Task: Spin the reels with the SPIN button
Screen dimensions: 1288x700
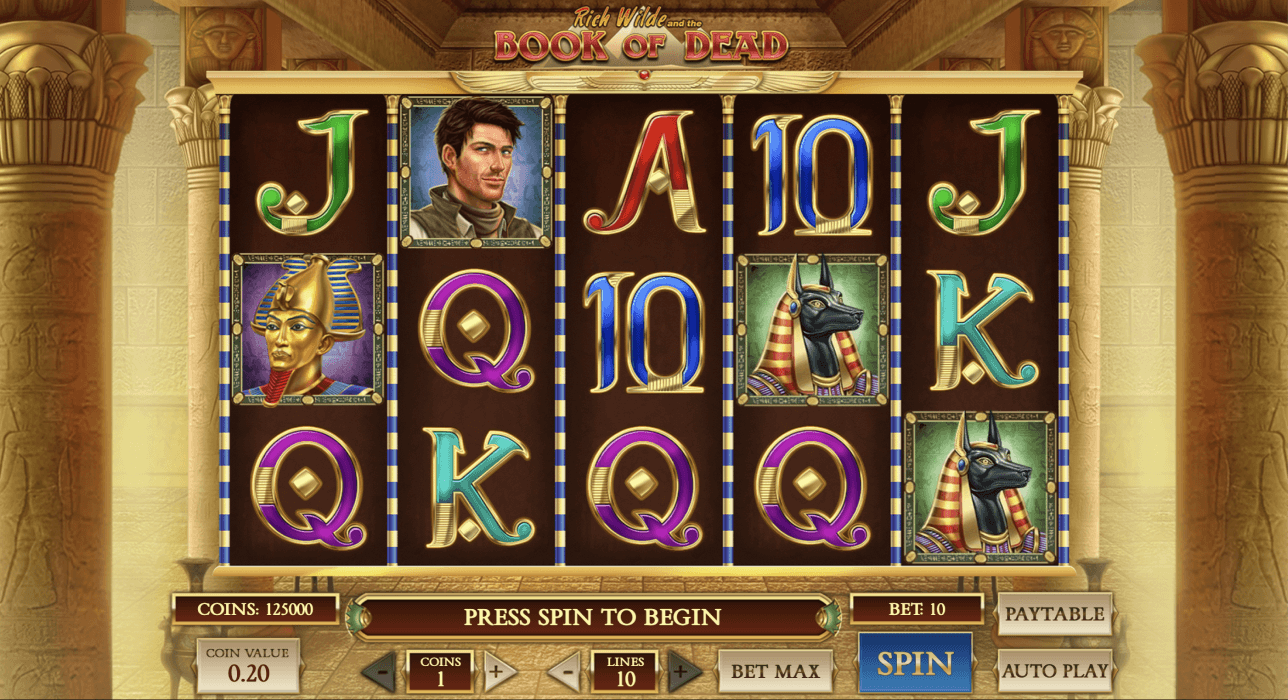Action: 915,664
